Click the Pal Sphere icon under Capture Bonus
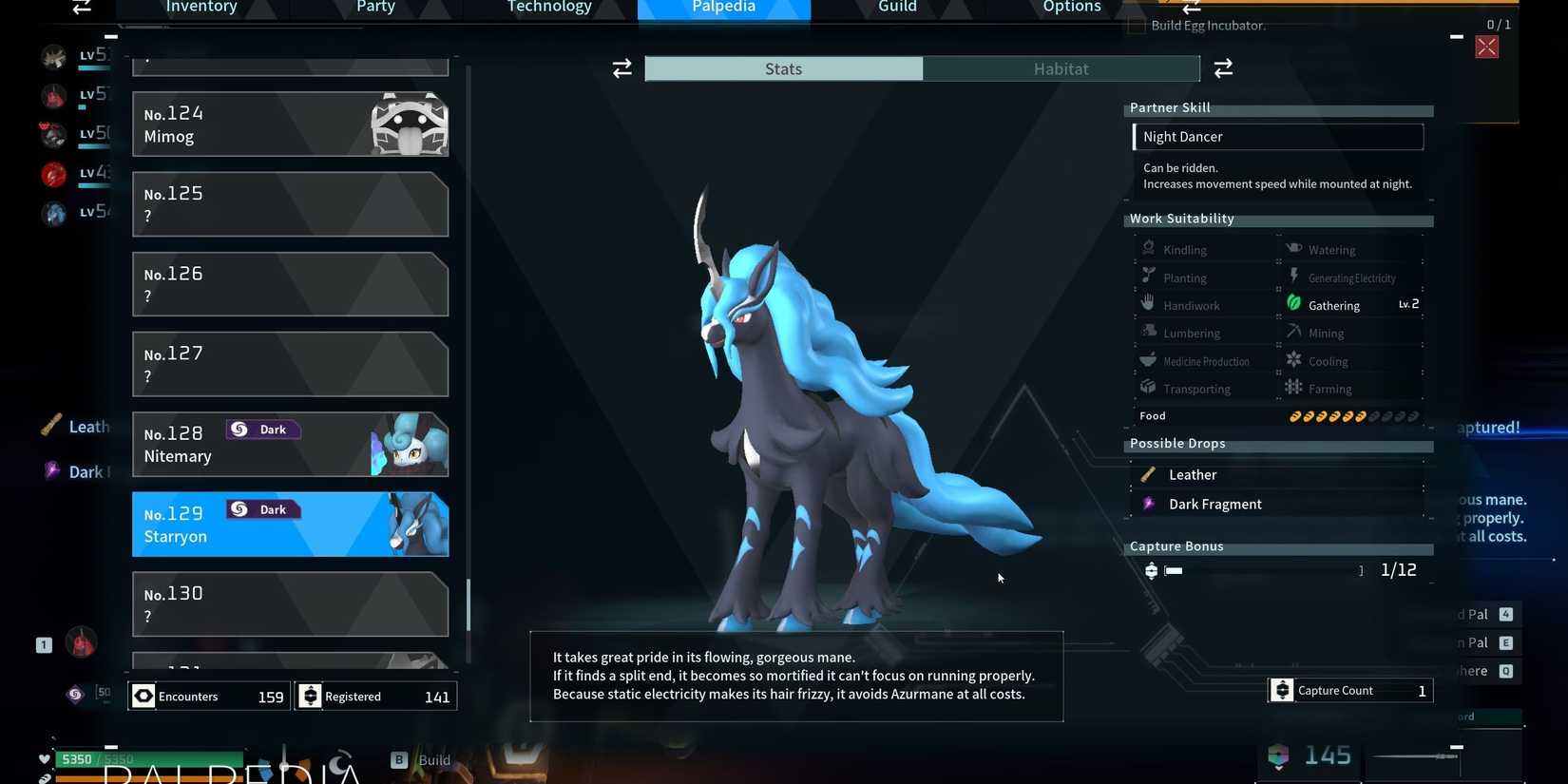This screenshot has width=1568, height=784. [1151, 570]
